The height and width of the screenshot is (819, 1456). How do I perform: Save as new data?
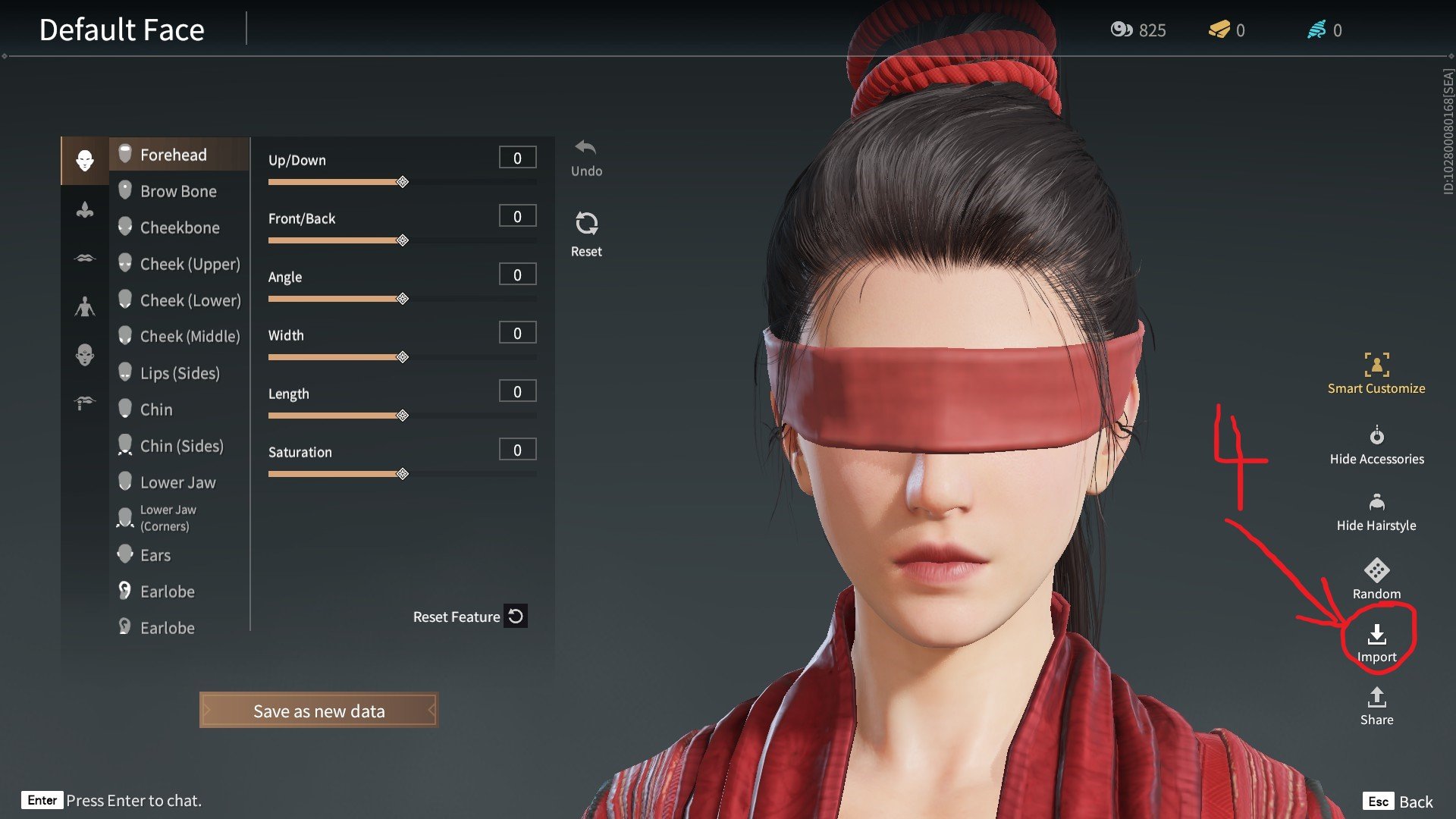click(318, 711)
